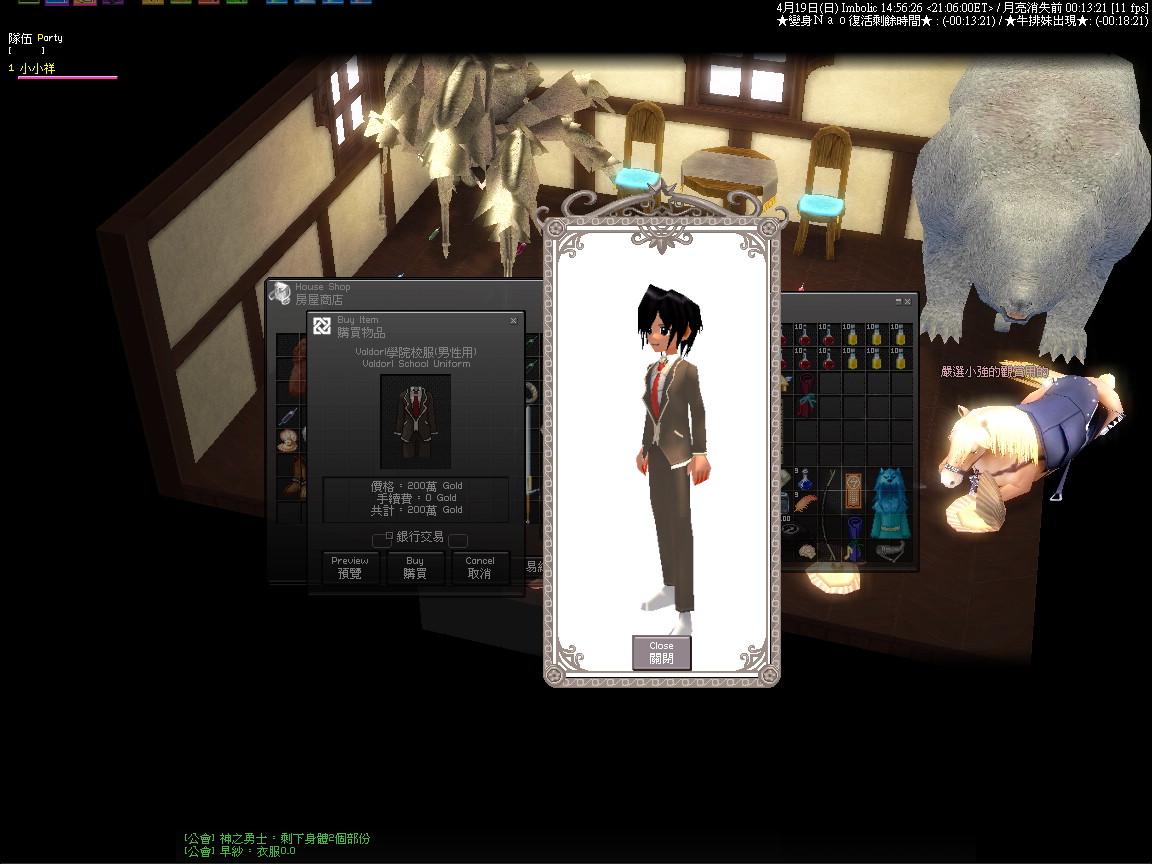Select the orange remote-shaped item
The width and height of the screenshot is (1152, 864).
click(853, 492)
